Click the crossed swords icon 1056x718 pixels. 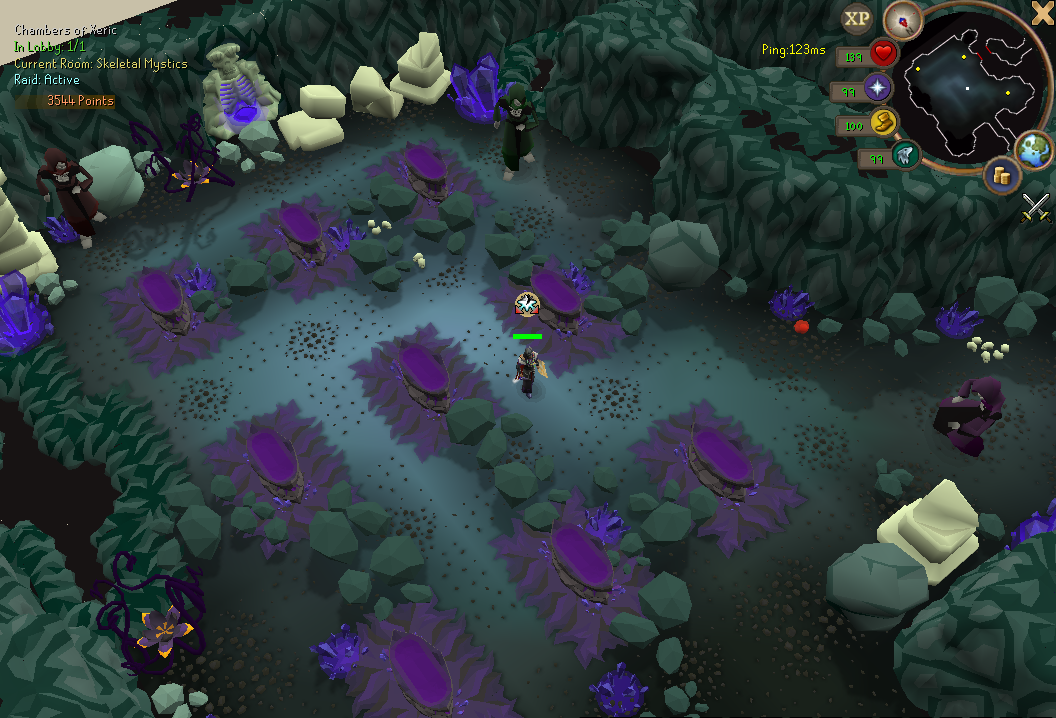point(1036,207)
